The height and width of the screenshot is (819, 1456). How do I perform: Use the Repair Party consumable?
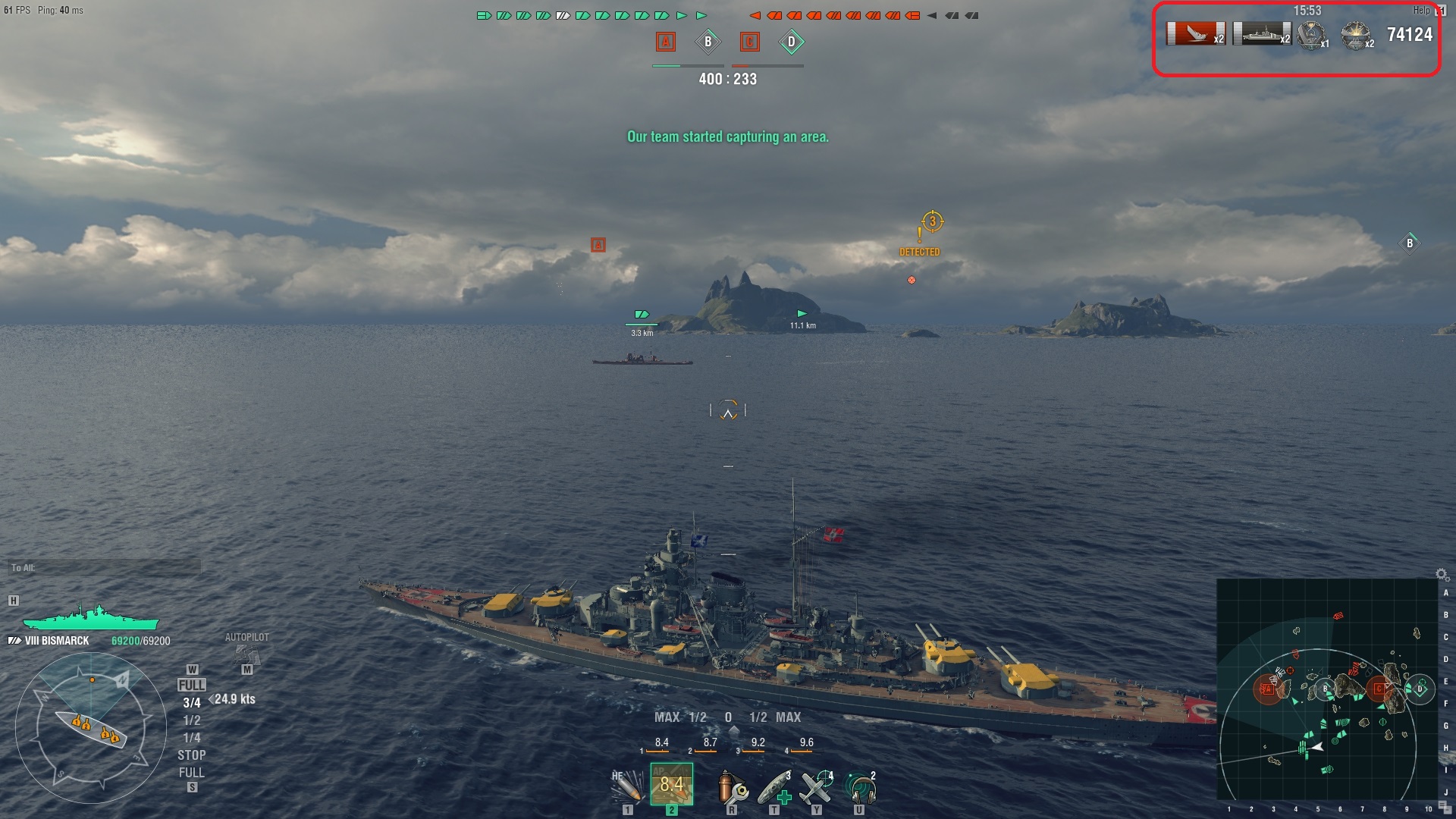click(775, 788)
